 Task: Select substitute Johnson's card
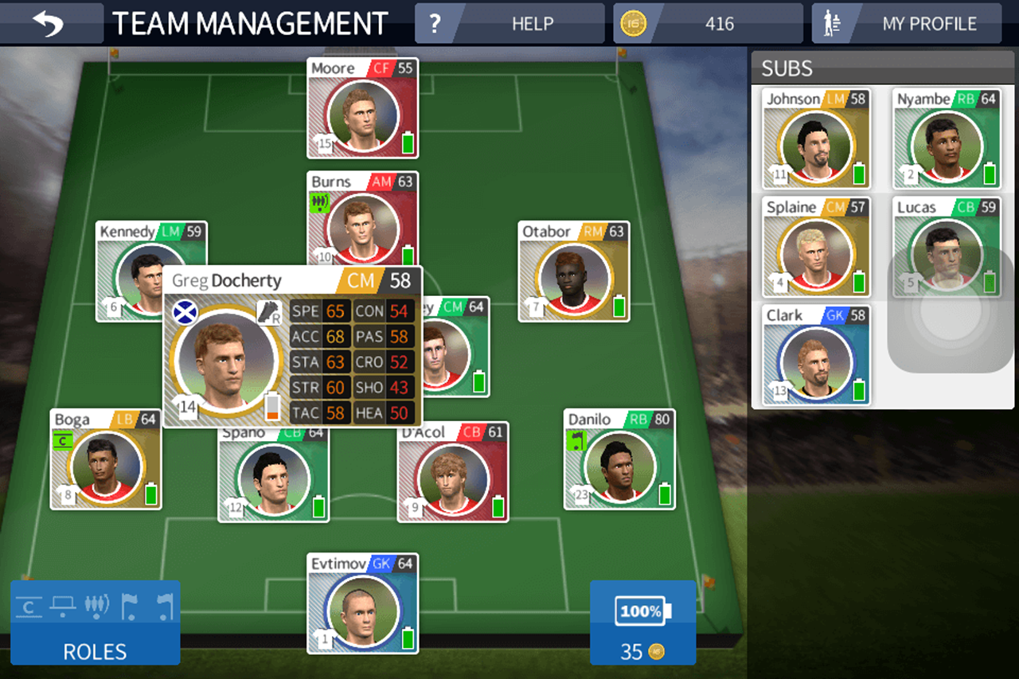[815, 140]
